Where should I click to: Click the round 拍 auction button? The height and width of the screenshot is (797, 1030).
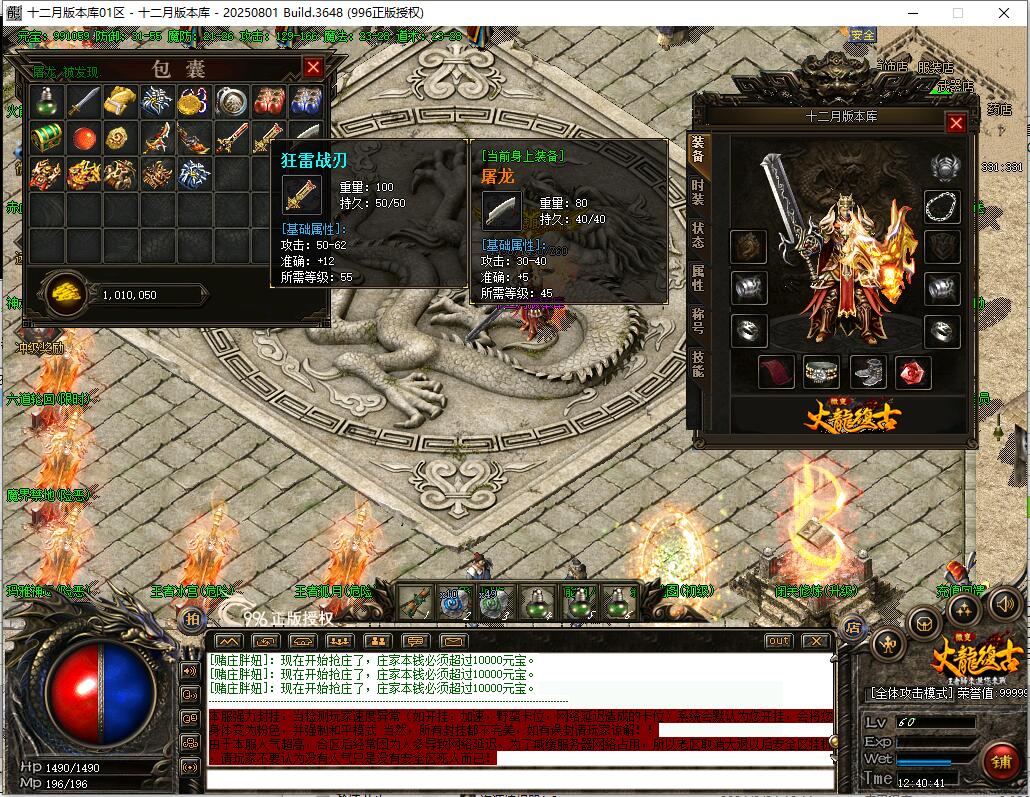point(191,619)
